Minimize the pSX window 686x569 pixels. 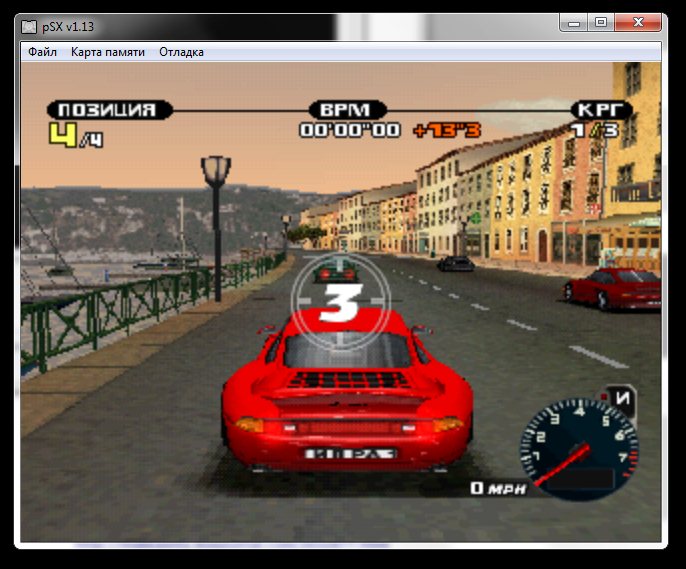pyautogui.click(x=573, y=22)
